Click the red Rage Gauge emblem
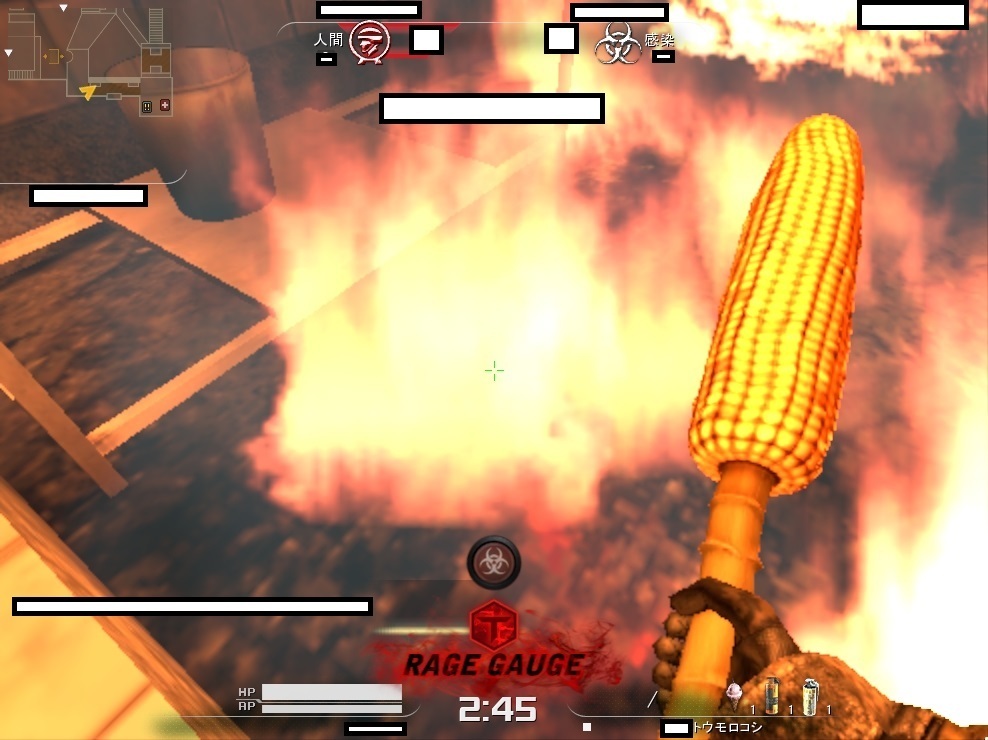This screenshot has width=988, height=740. 492,626
